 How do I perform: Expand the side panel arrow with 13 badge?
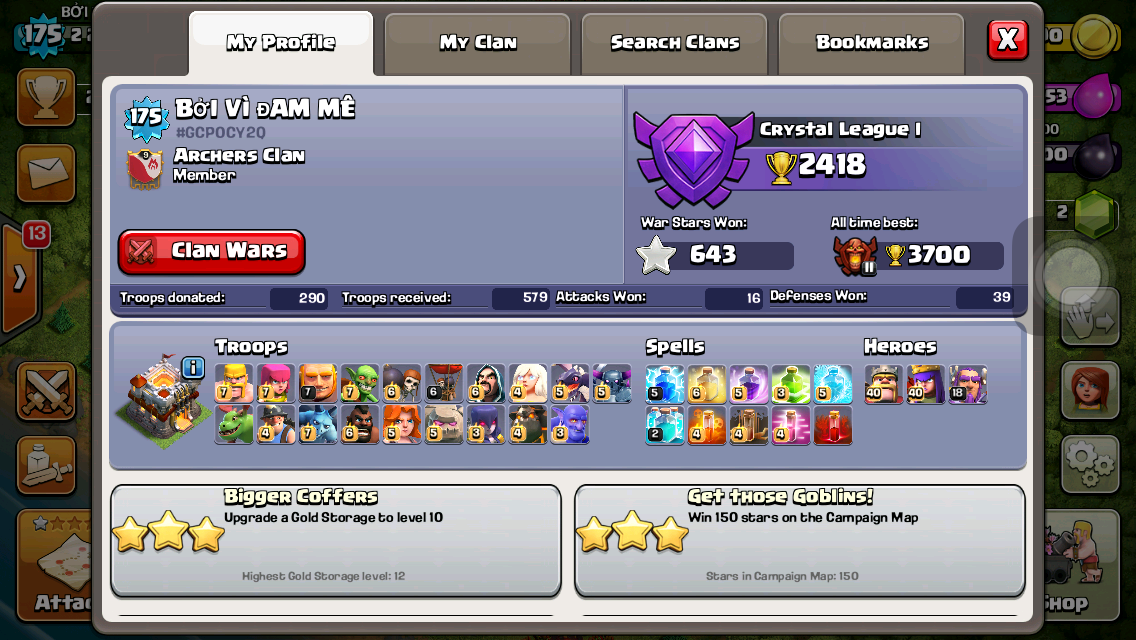click(20, 278)
